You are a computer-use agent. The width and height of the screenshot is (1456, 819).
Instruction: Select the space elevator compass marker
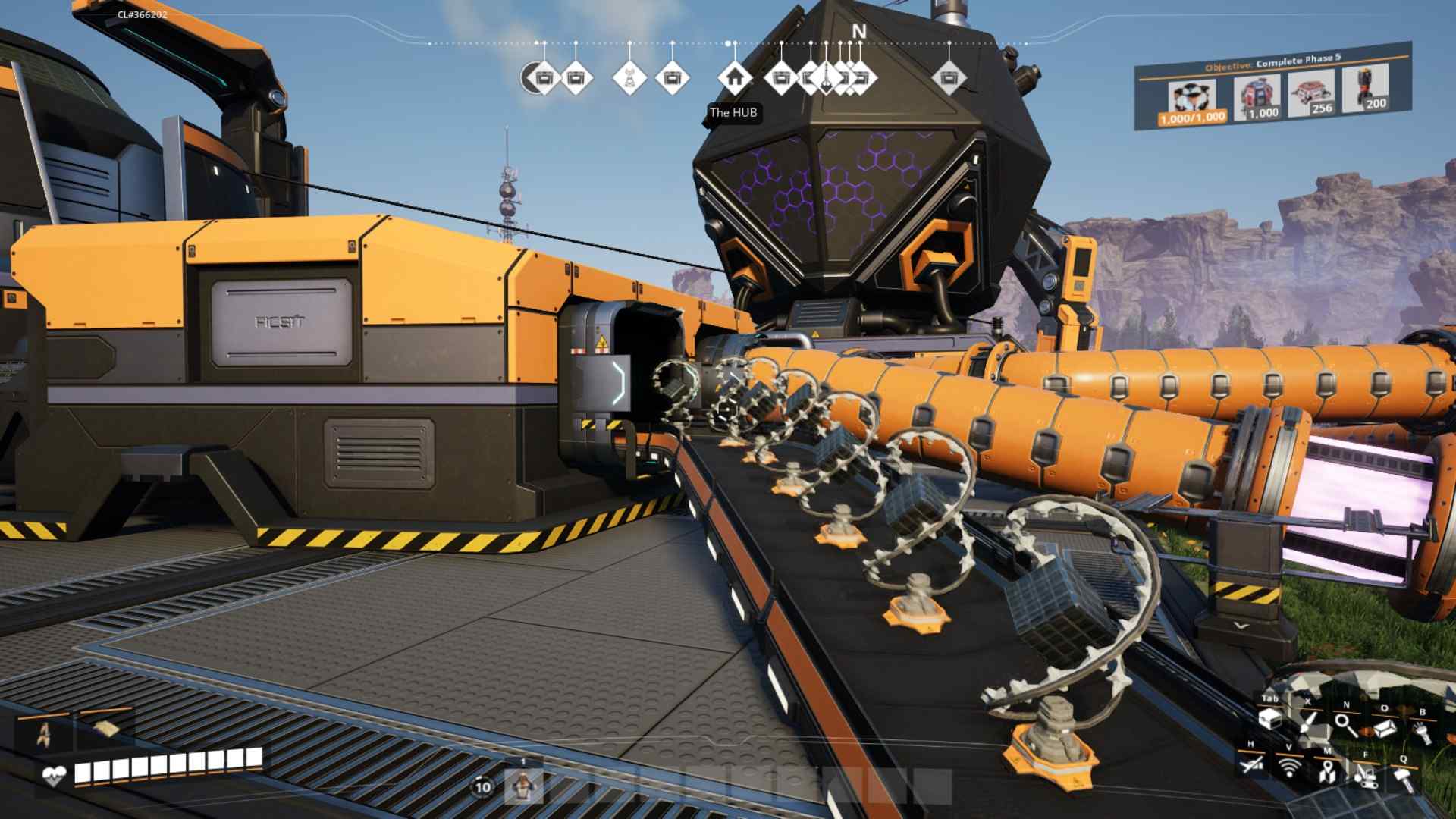point(827,77)
